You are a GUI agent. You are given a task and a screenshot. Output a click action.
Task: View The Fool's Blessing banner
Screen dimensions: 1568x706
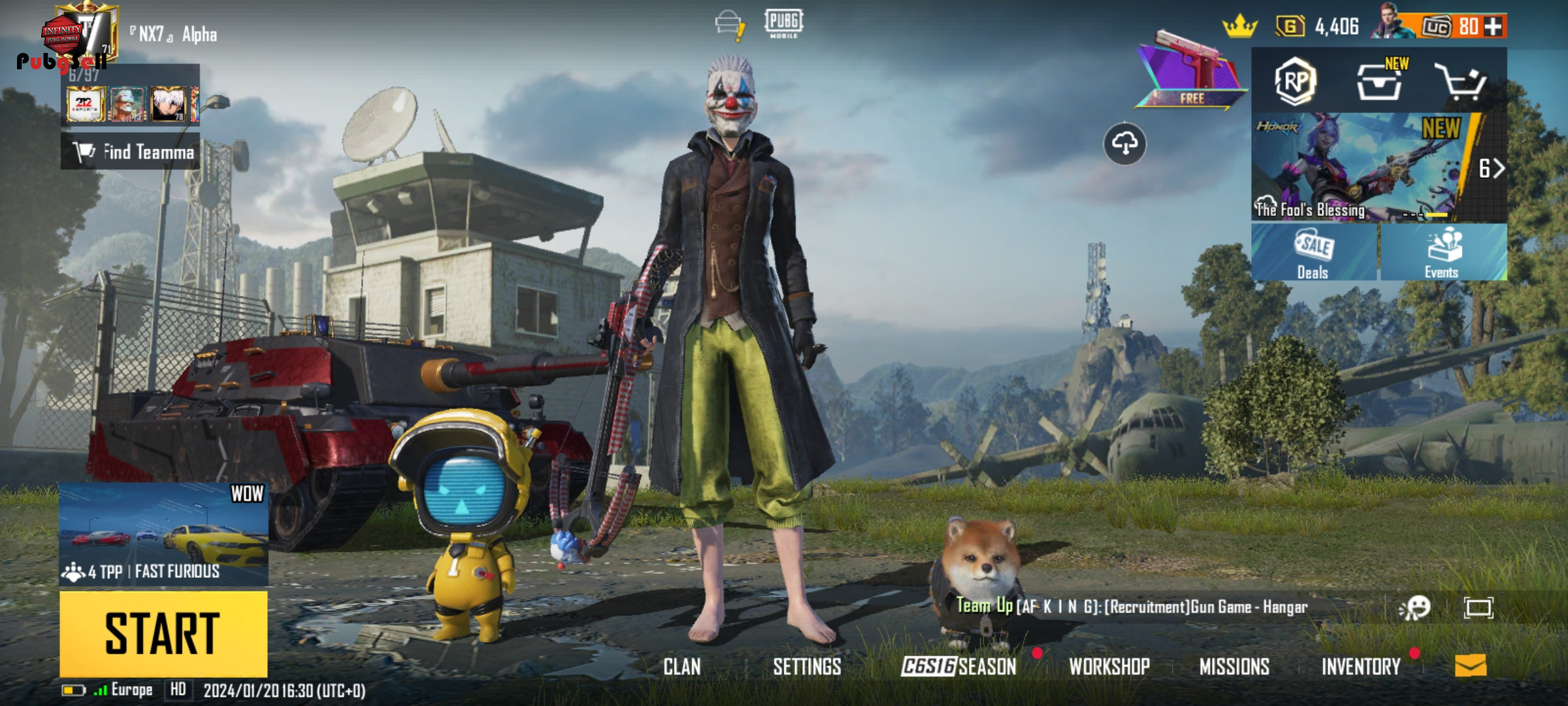click(x=1359, y=167)
